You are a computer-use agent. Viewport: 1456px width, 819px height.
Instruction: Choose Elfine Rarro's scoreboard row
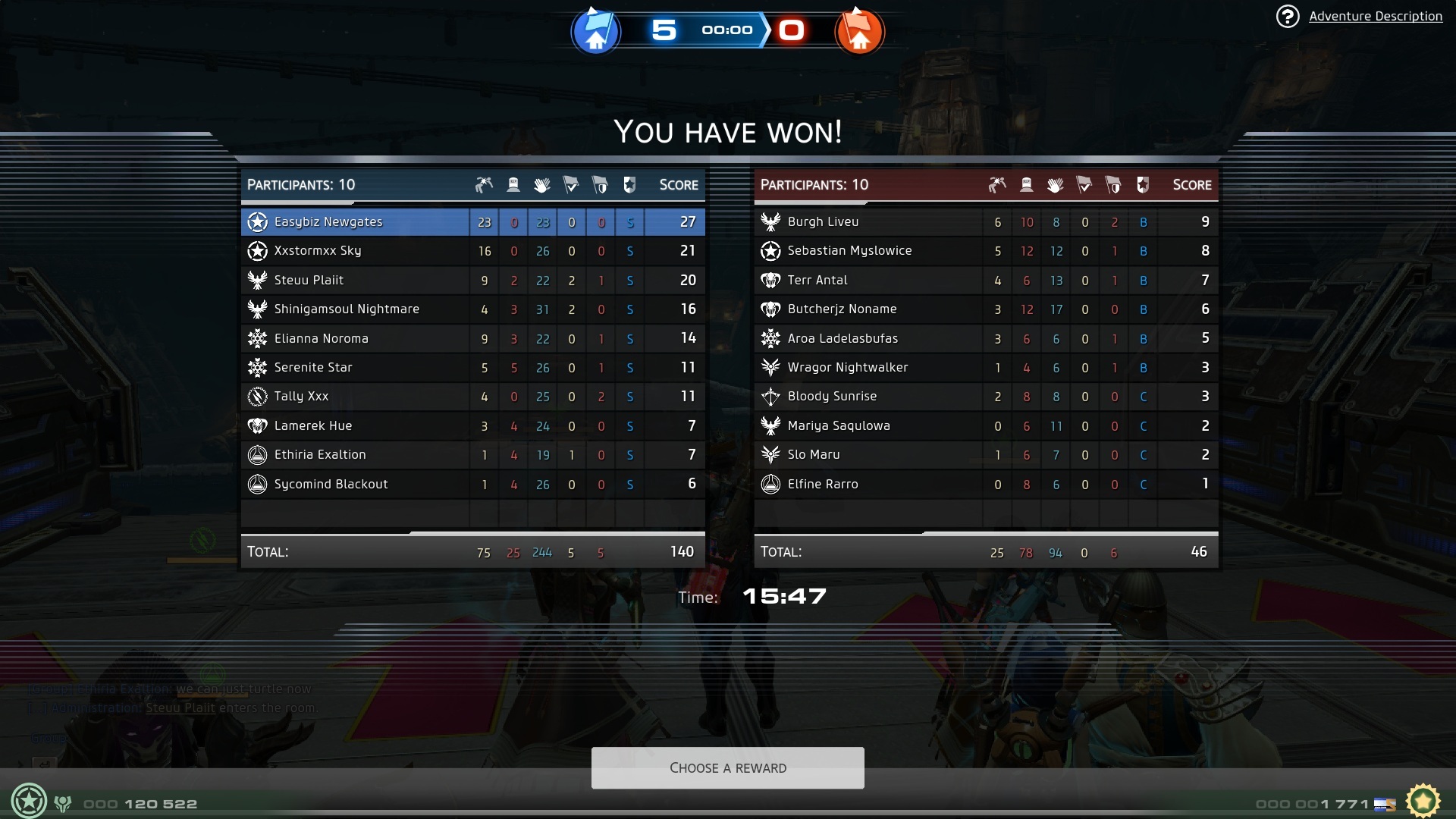(823, 485)
